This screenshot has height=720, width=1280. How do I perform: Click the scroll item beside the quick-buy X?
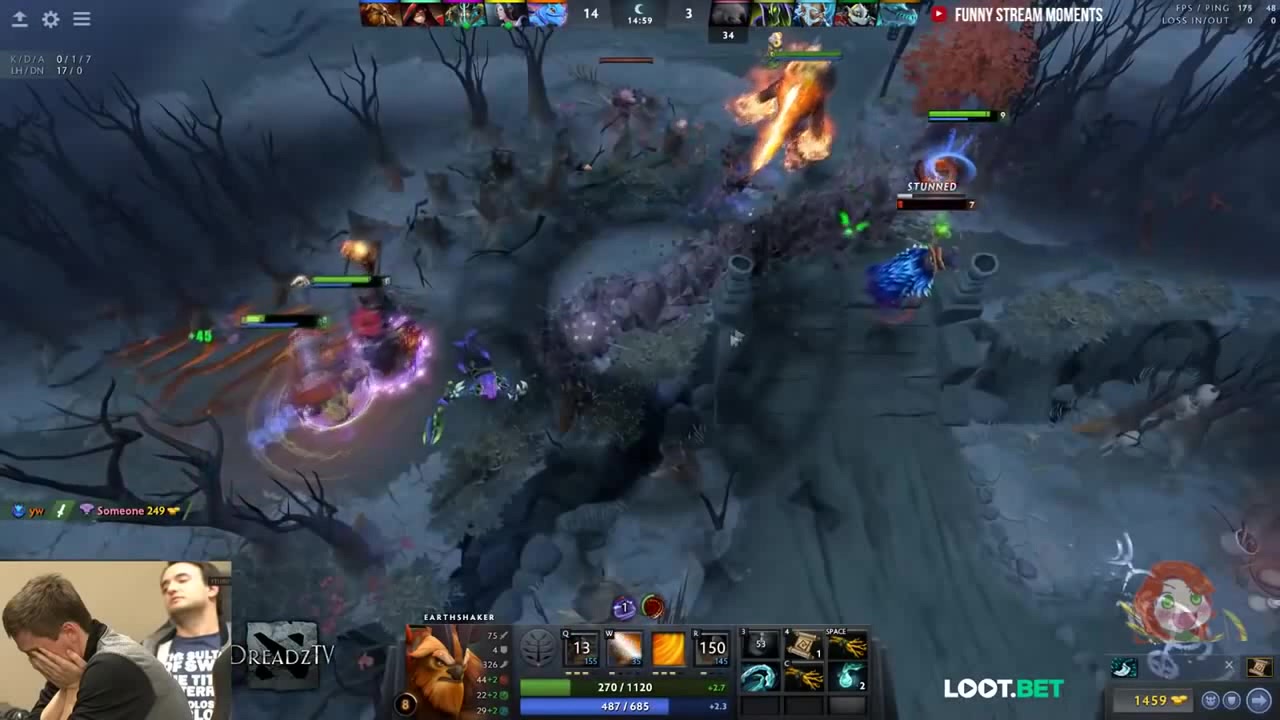click(x=1258, y=667)
